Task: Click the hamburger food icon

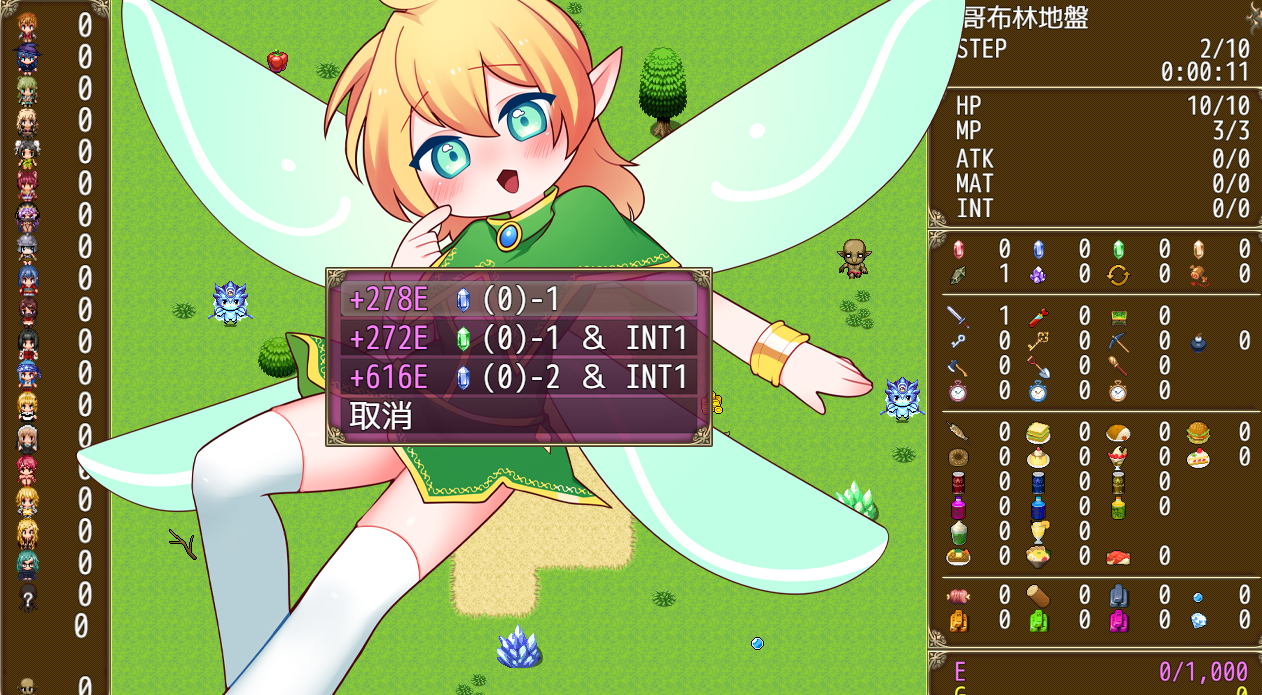Action: coord(1199,433)
